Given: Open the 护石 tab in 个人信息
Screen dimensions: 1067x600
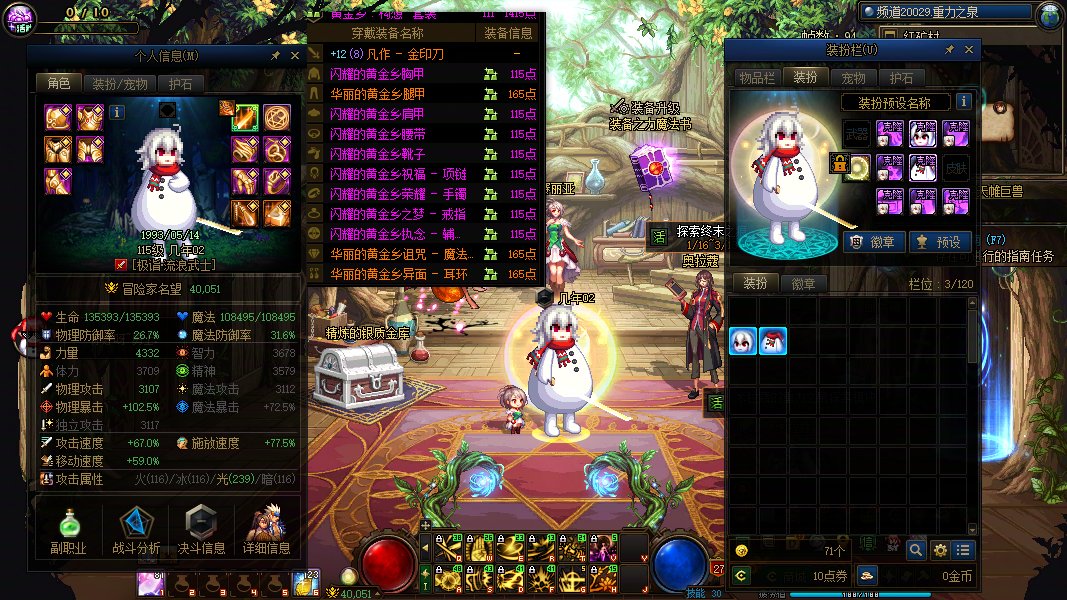Looking at the screenshot, I should (180, 84).
